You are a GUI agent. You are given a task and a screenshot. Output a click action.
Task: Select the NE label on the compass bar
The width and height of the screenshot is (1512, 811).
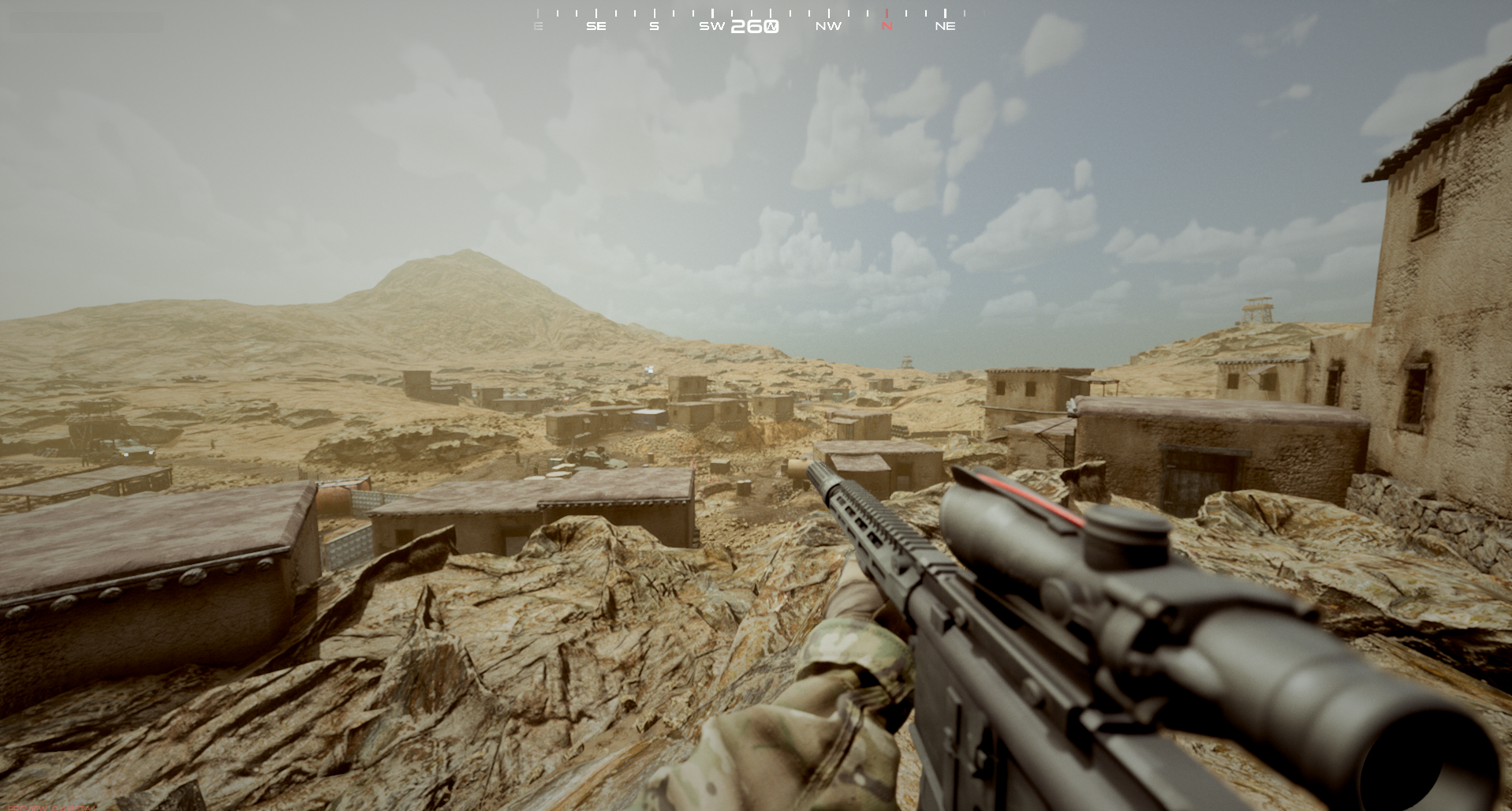[x=946, y=25]
